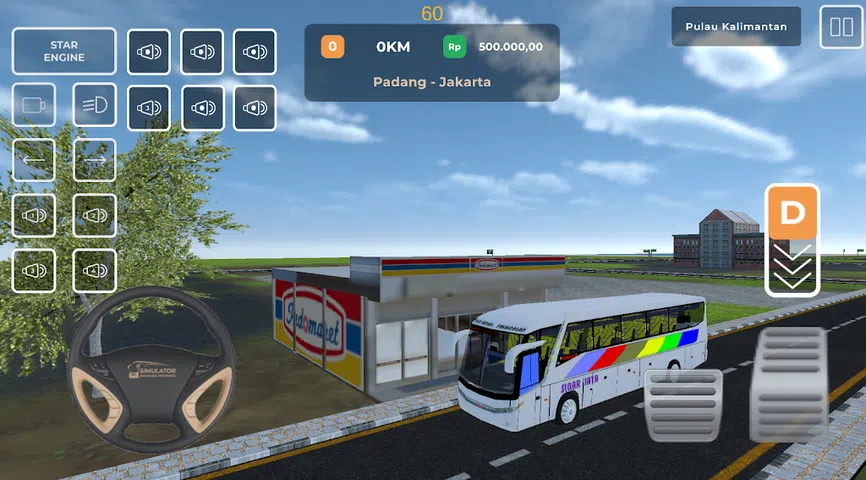The width and height of the screenshot is (866, 480).
Task: Tap the accelerator pedal
Action: (789, 385)
